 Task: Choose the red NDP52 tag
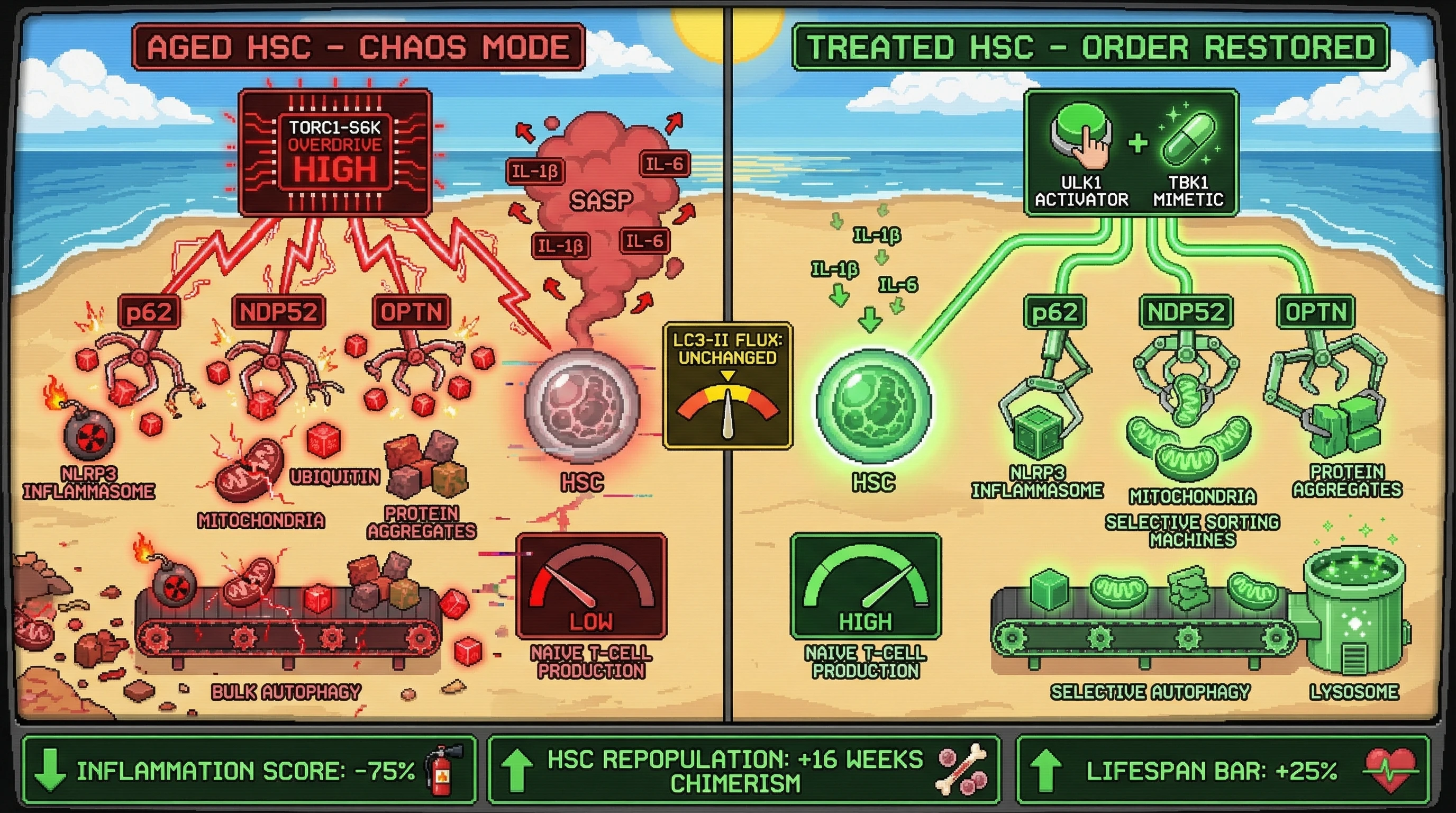click(279, 312)
